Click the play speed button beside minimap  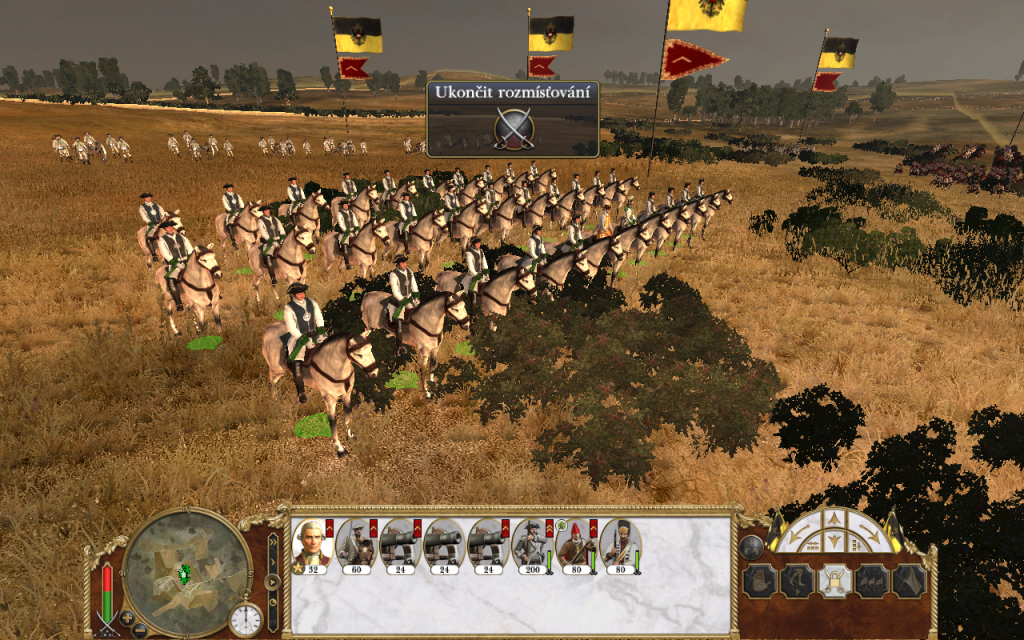tap(272, 580)
